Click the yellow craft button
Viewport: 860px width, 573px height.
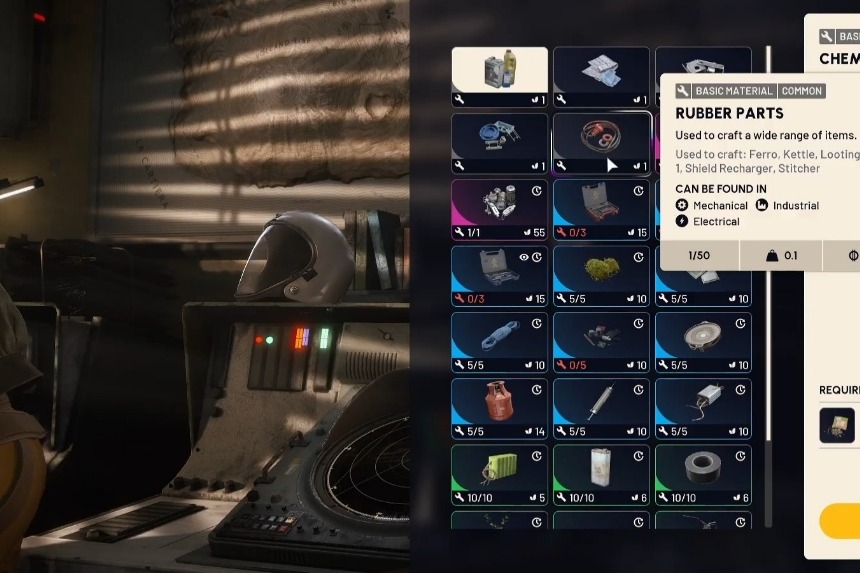point(840,521)
